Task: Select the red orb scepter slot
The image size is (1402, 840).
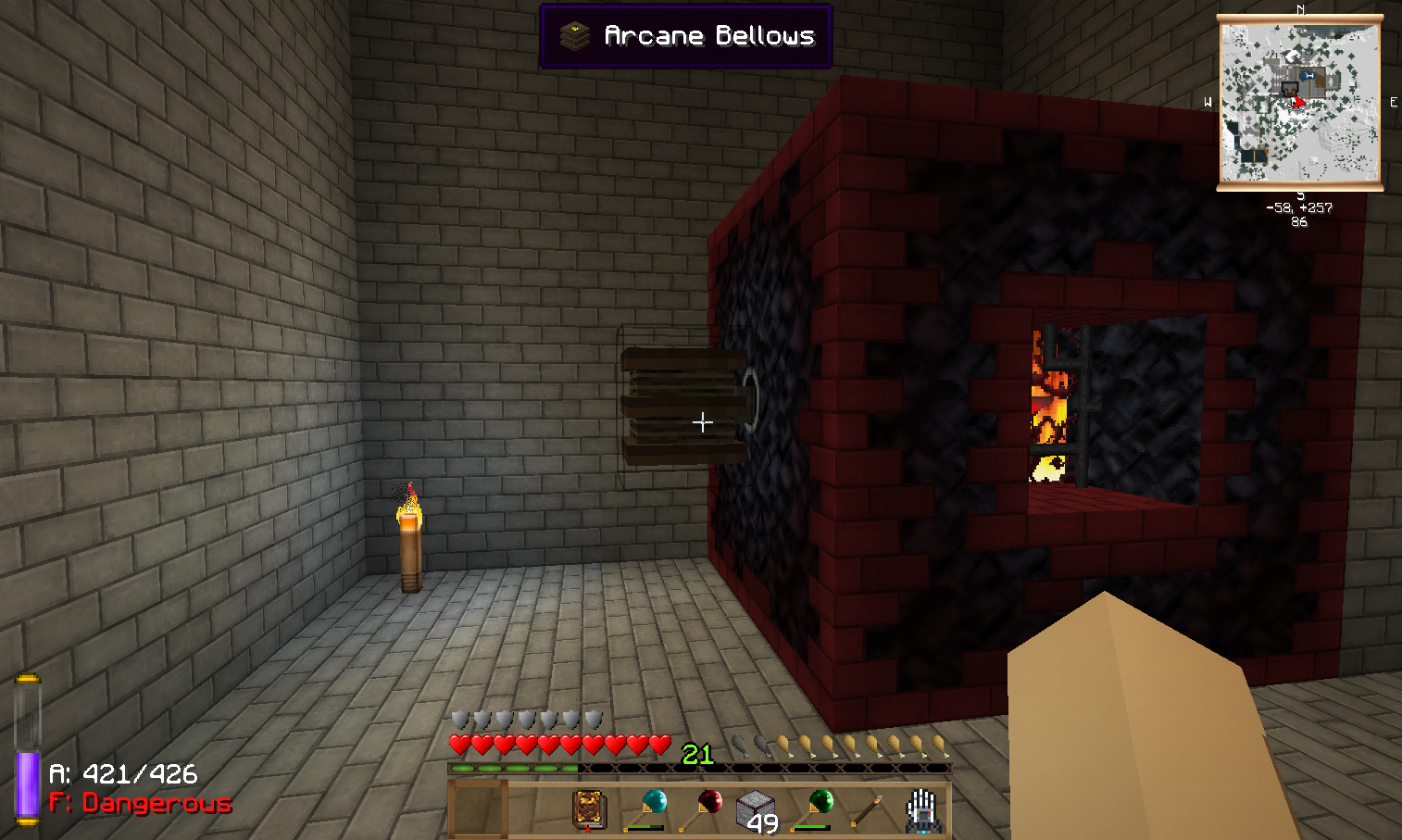Action: point(700,809)
